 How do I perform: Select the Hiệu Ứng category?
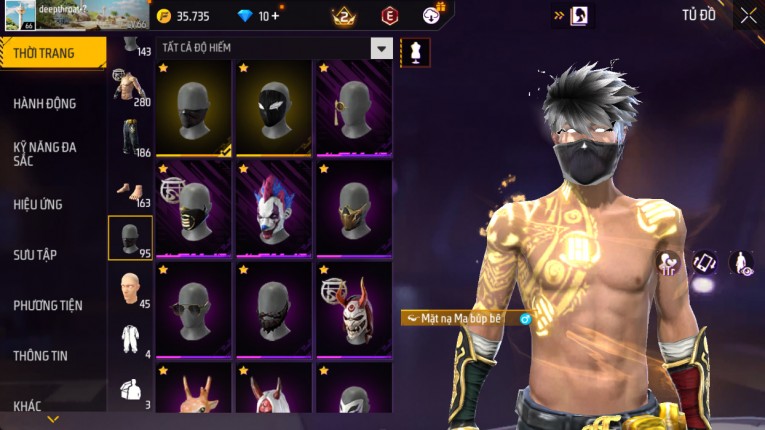[38, 204]
